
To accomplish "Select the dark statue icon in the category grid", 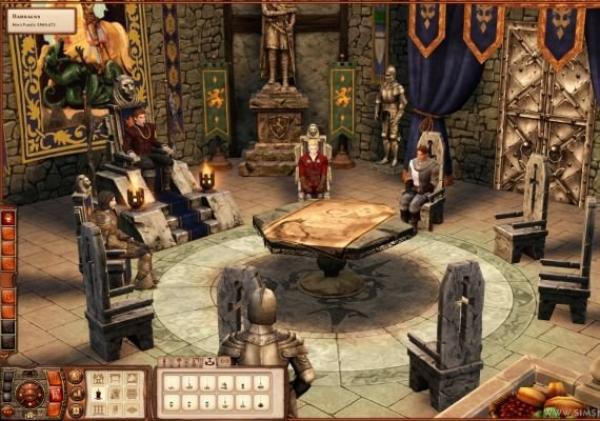I will [97, 395].
